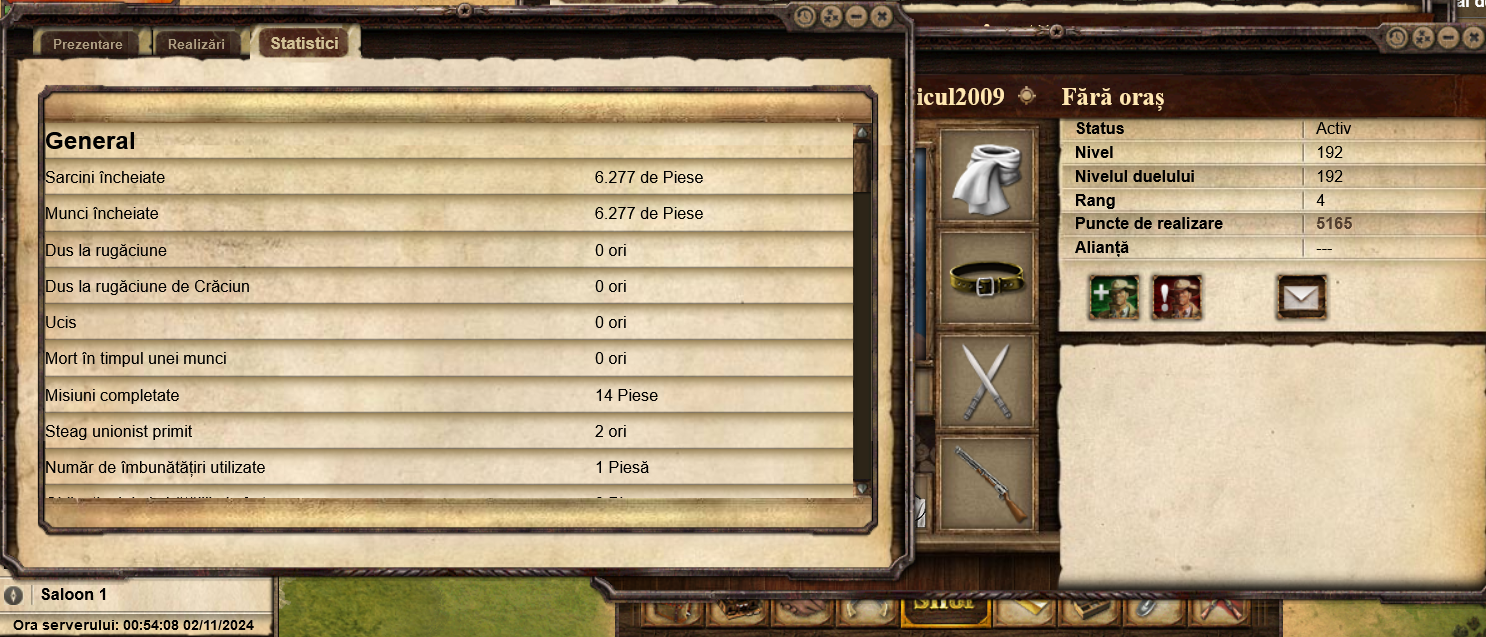Click the Saloon 1 chat channel
Image resolution: width=1486 pixels, height=637 pixels.
pyautogui.click(x=74, y=595)
